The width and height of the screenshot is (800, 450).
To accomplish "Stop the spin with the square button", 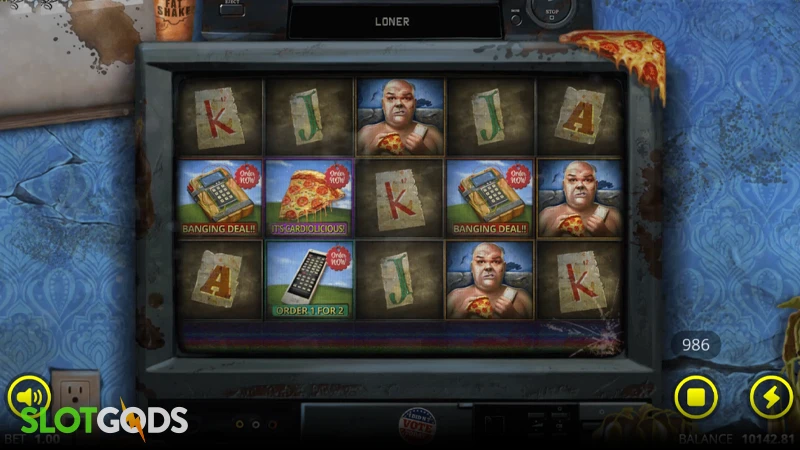I will click(x=696, y=397).
